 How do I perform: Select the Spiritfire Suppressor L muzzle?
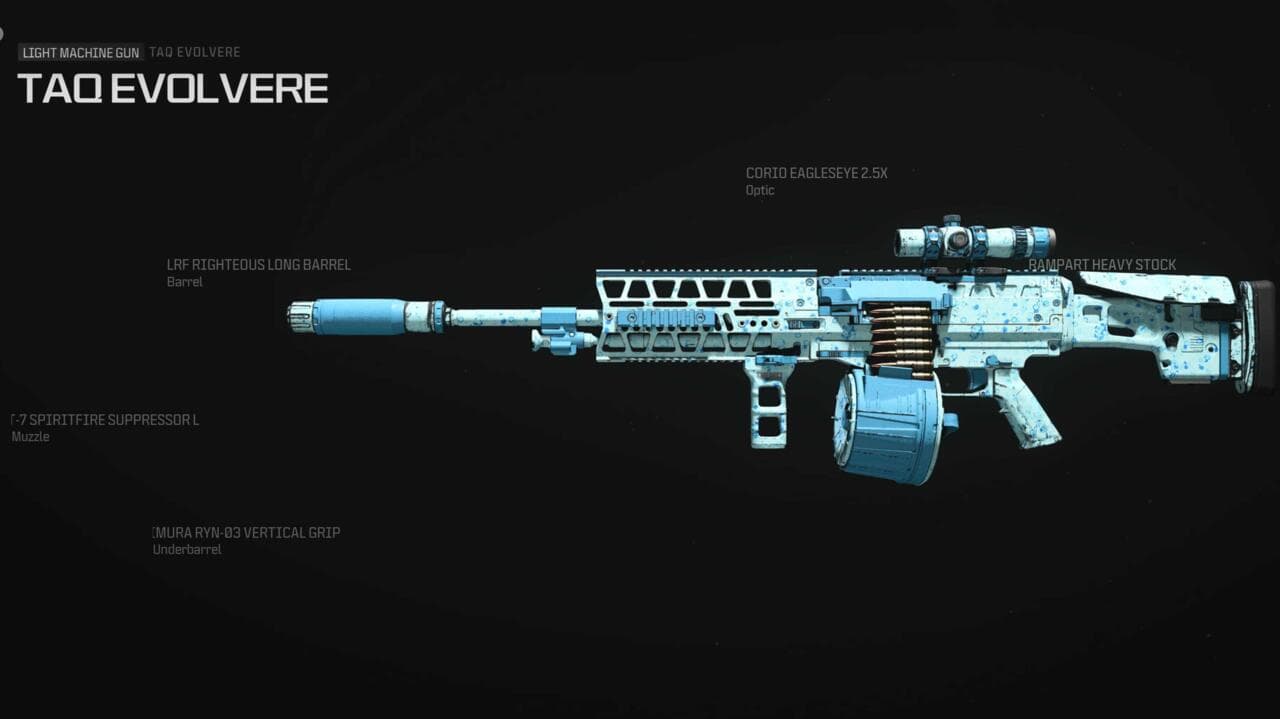105,420
